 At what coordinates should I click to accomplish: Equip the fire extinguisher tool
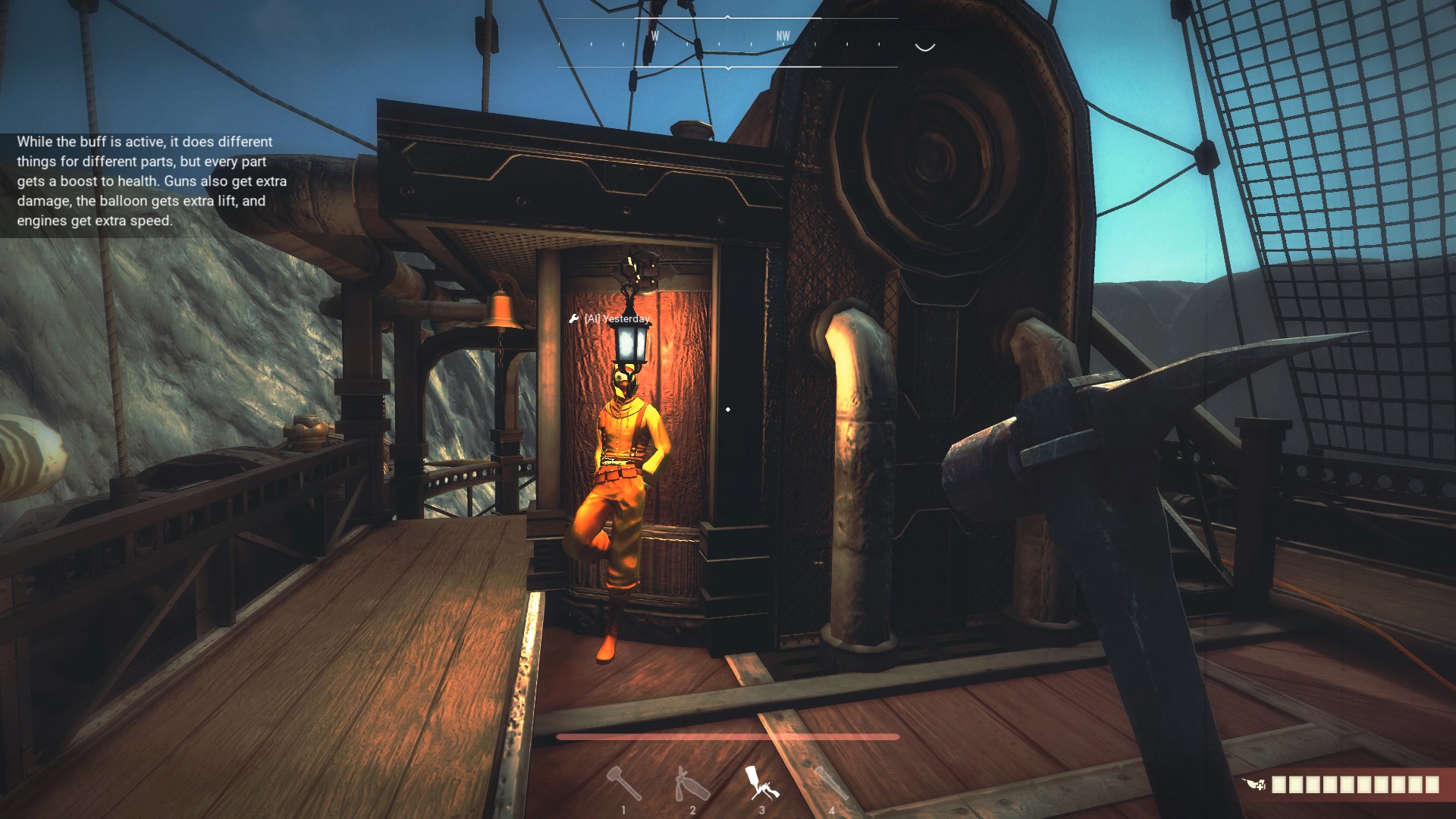point(691,783)
